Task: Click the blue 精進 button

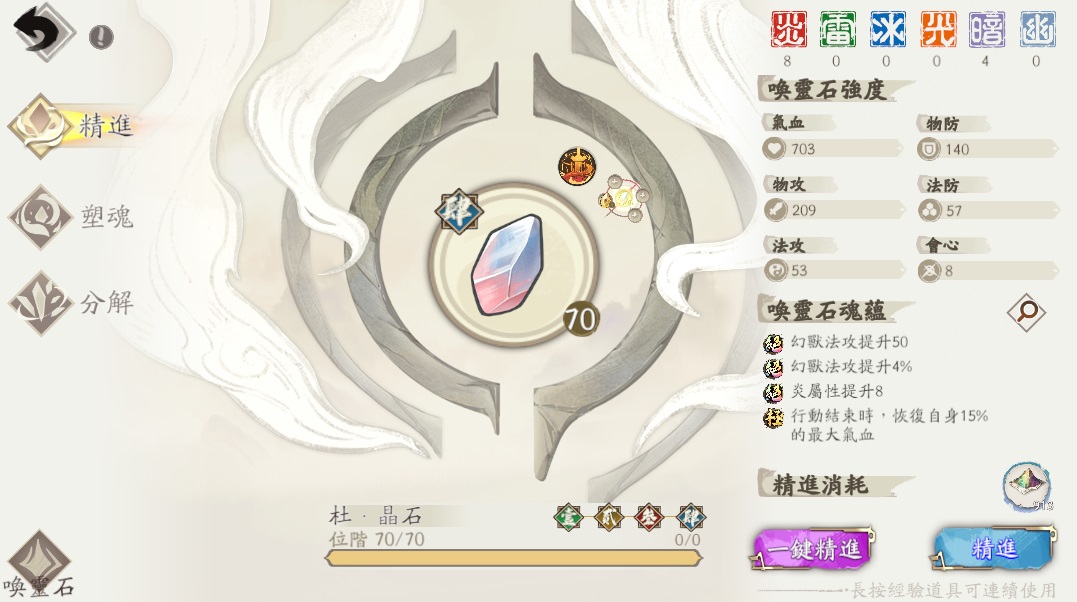Action: [993, 548]
